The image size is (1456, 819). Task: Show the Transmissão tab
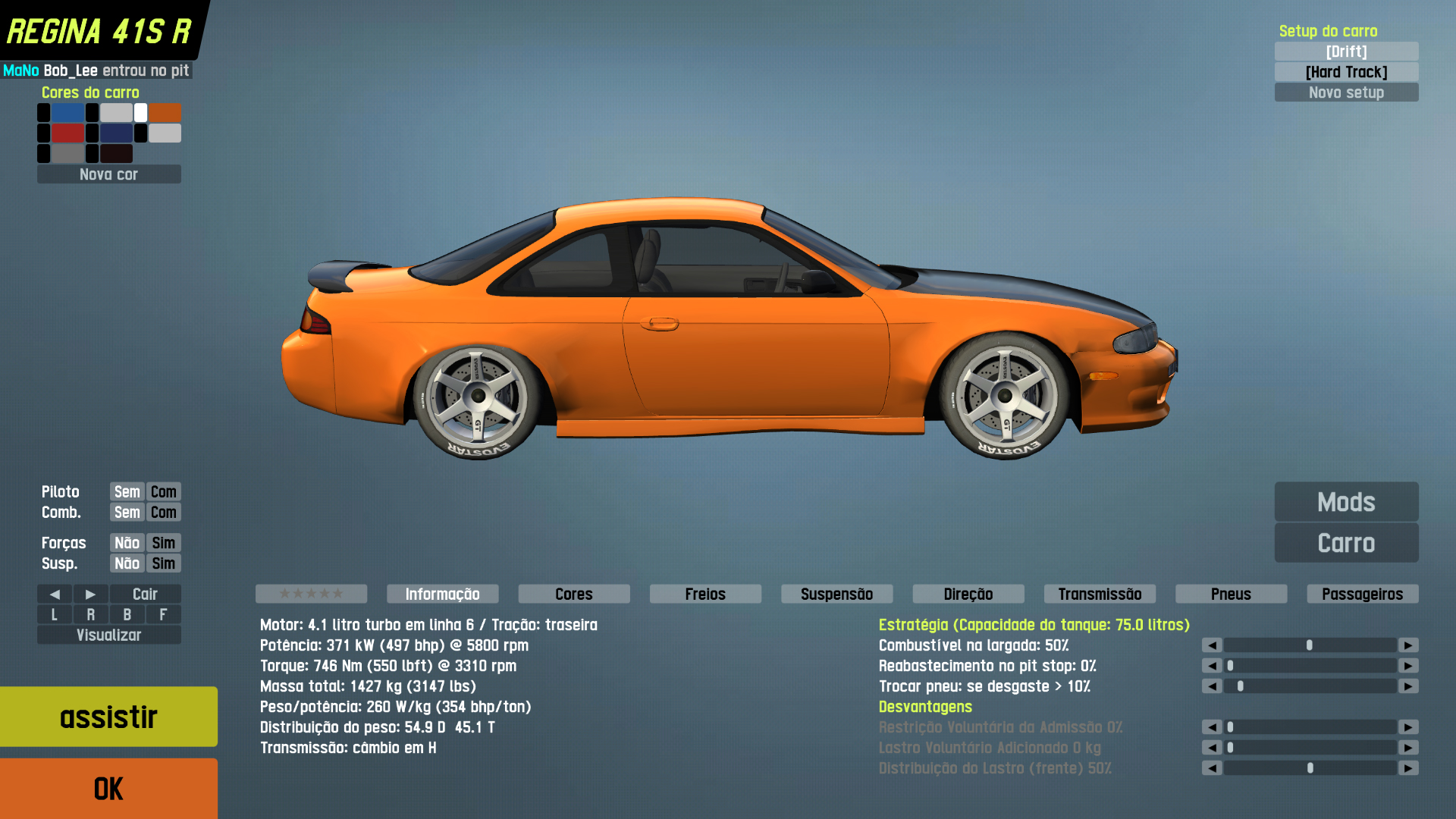[1100, 594]
